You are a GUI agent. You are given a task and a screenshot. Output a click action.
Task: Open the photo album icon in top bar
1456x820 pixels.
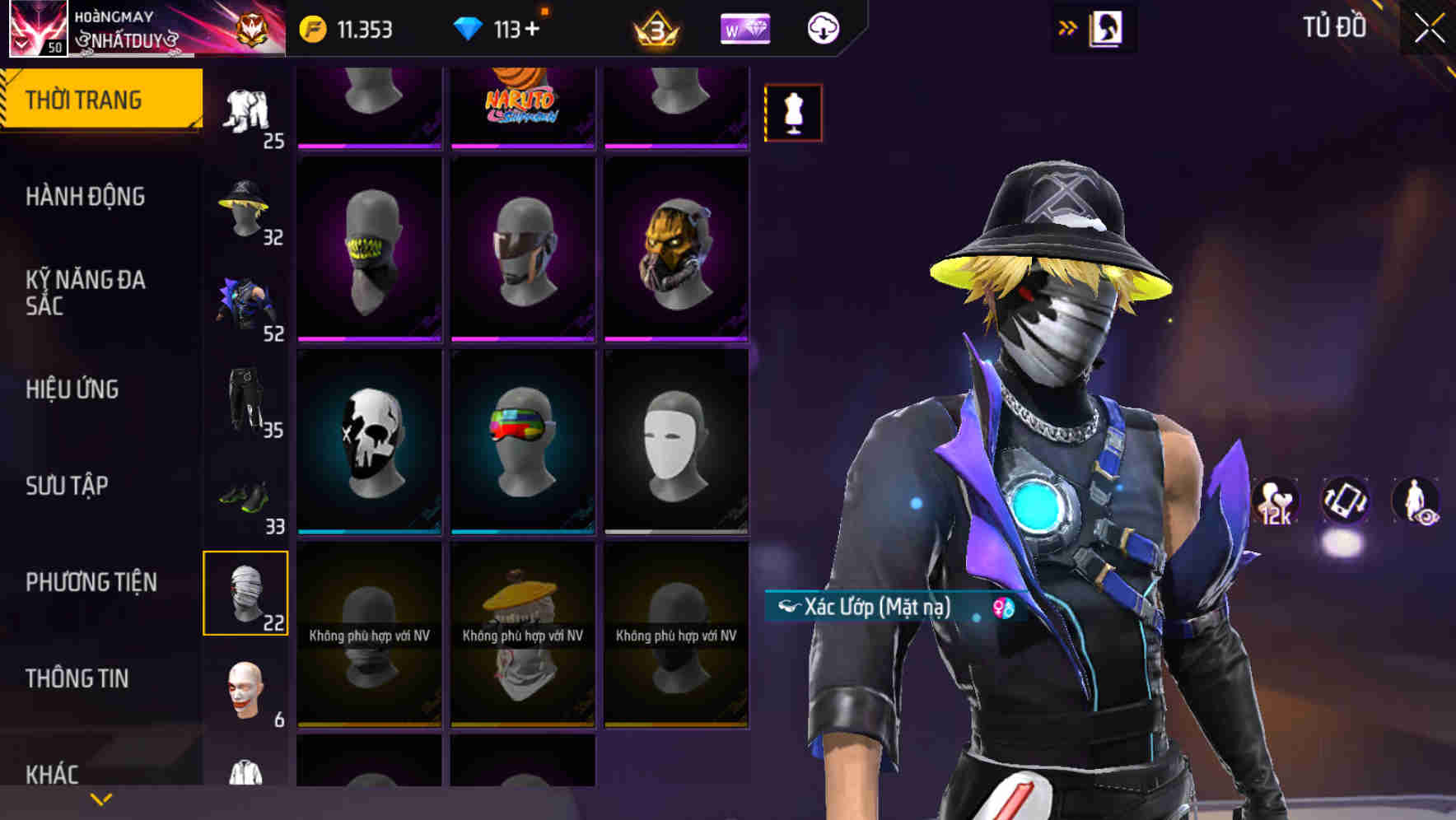[x=1107, y=27]
